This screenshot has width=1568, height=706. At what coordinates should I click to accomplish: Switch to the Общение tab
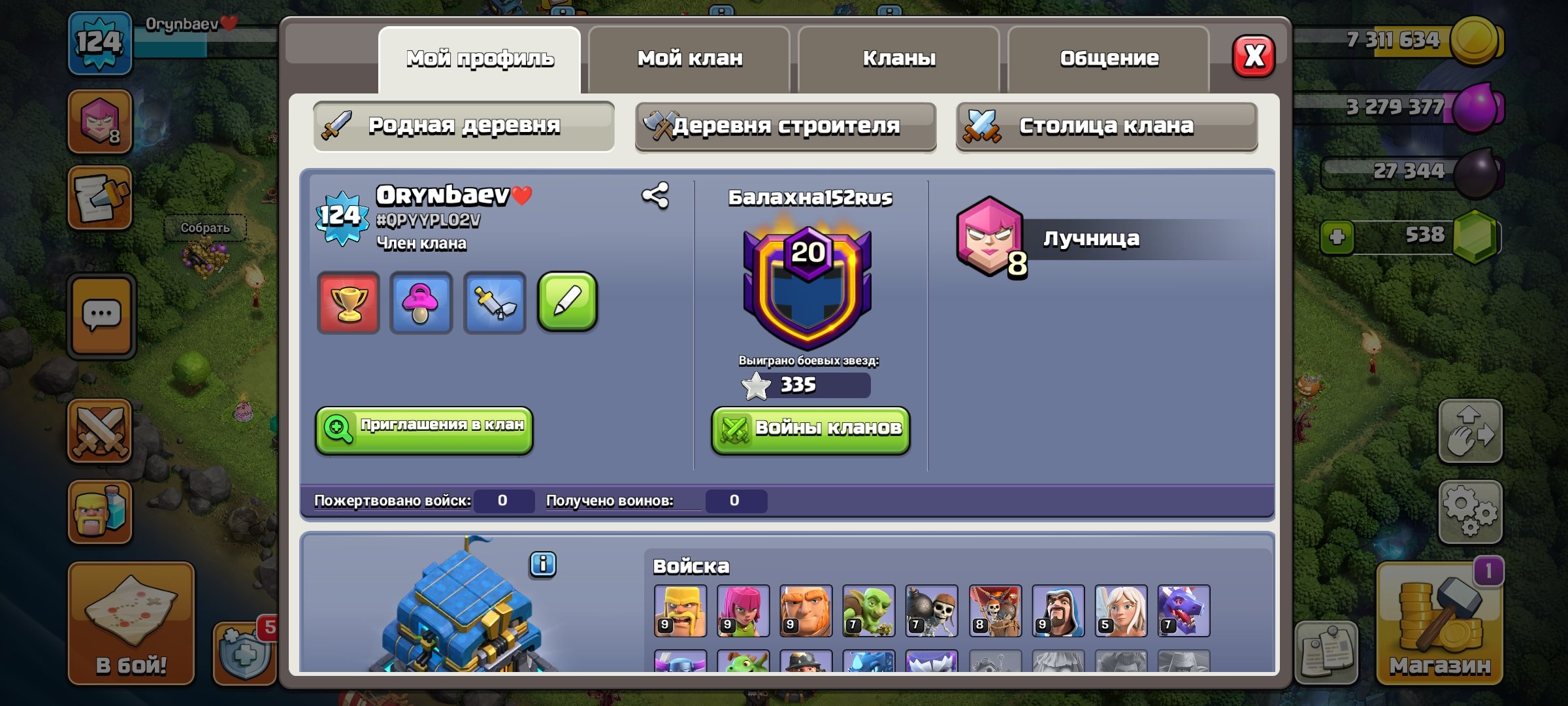point(1109,58)
